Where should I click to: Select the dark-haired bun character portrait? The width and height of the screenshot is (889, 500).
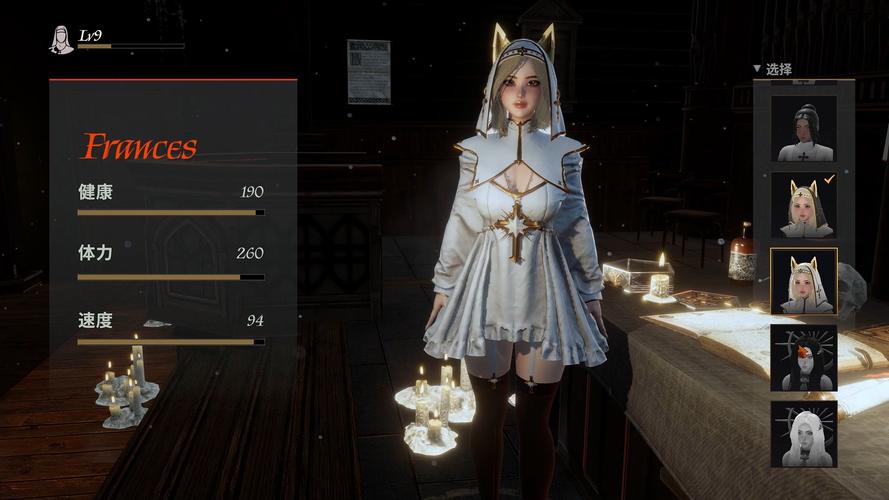click(803, 128)
